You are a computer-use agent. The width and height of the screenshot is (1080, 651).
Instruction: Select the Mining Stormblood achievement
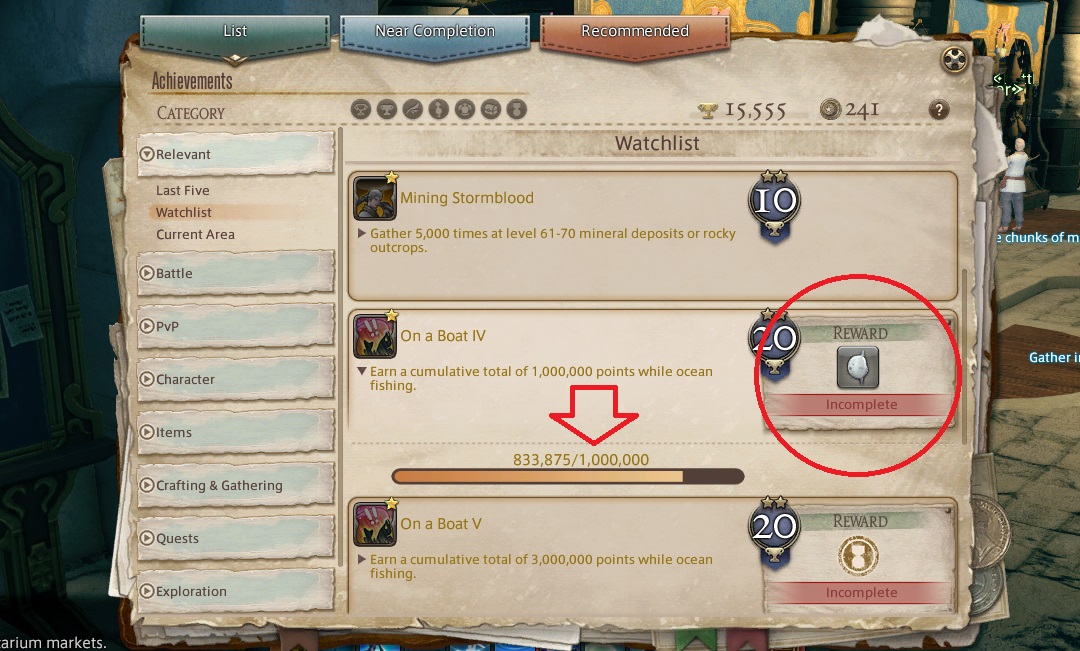[x=467, y=198]
